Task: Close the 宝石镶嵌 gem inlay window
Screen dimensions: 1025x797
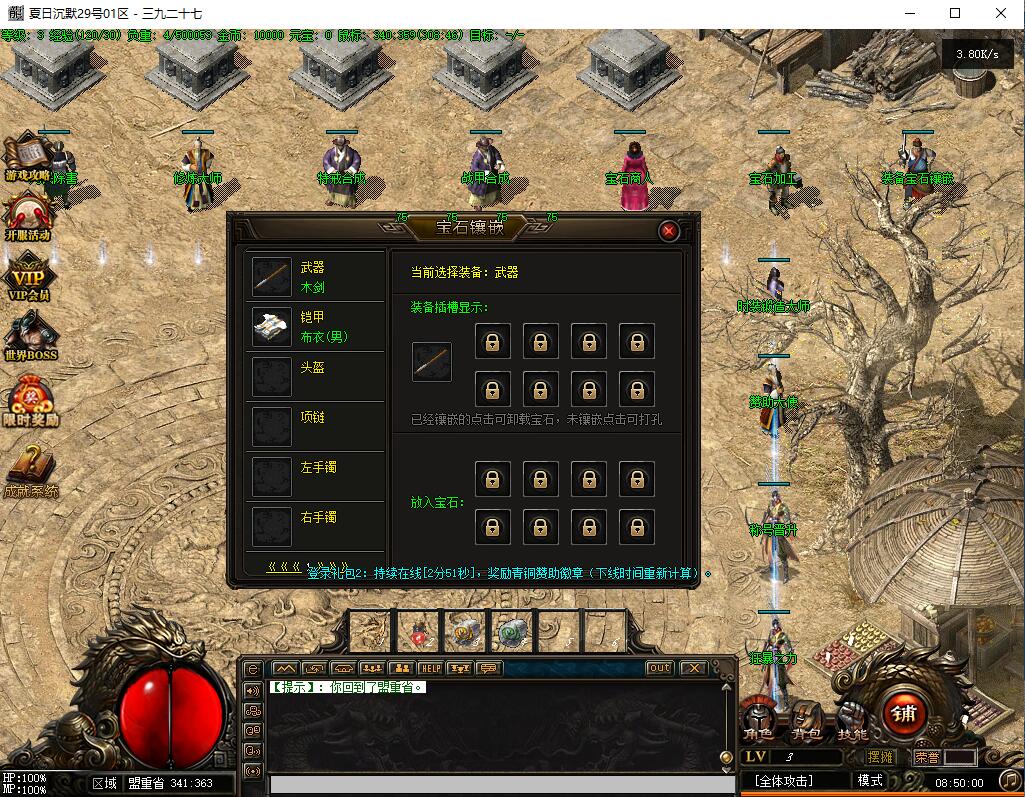Action: click(x=669, y=231)
